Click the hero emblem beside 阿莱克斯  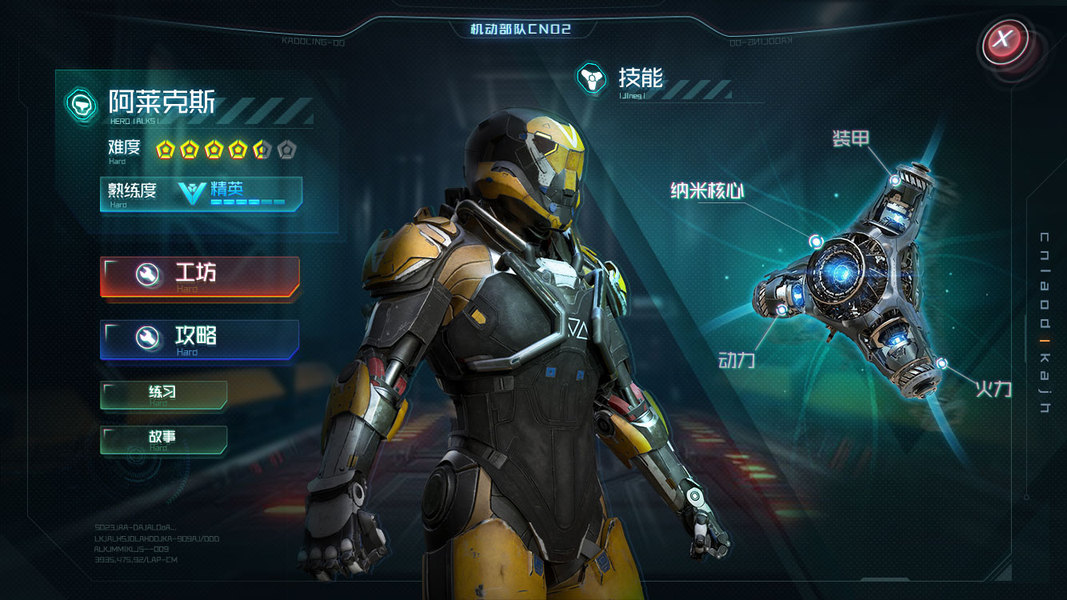(82, 104)
